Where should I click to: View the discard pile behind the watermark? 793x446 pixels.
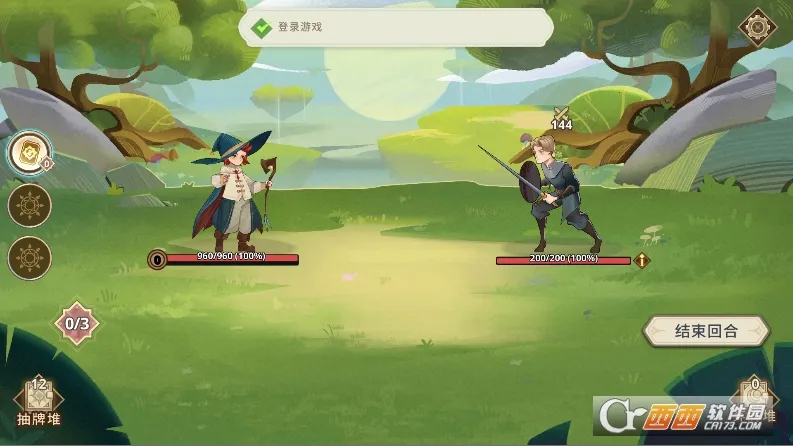coord(755,400)
